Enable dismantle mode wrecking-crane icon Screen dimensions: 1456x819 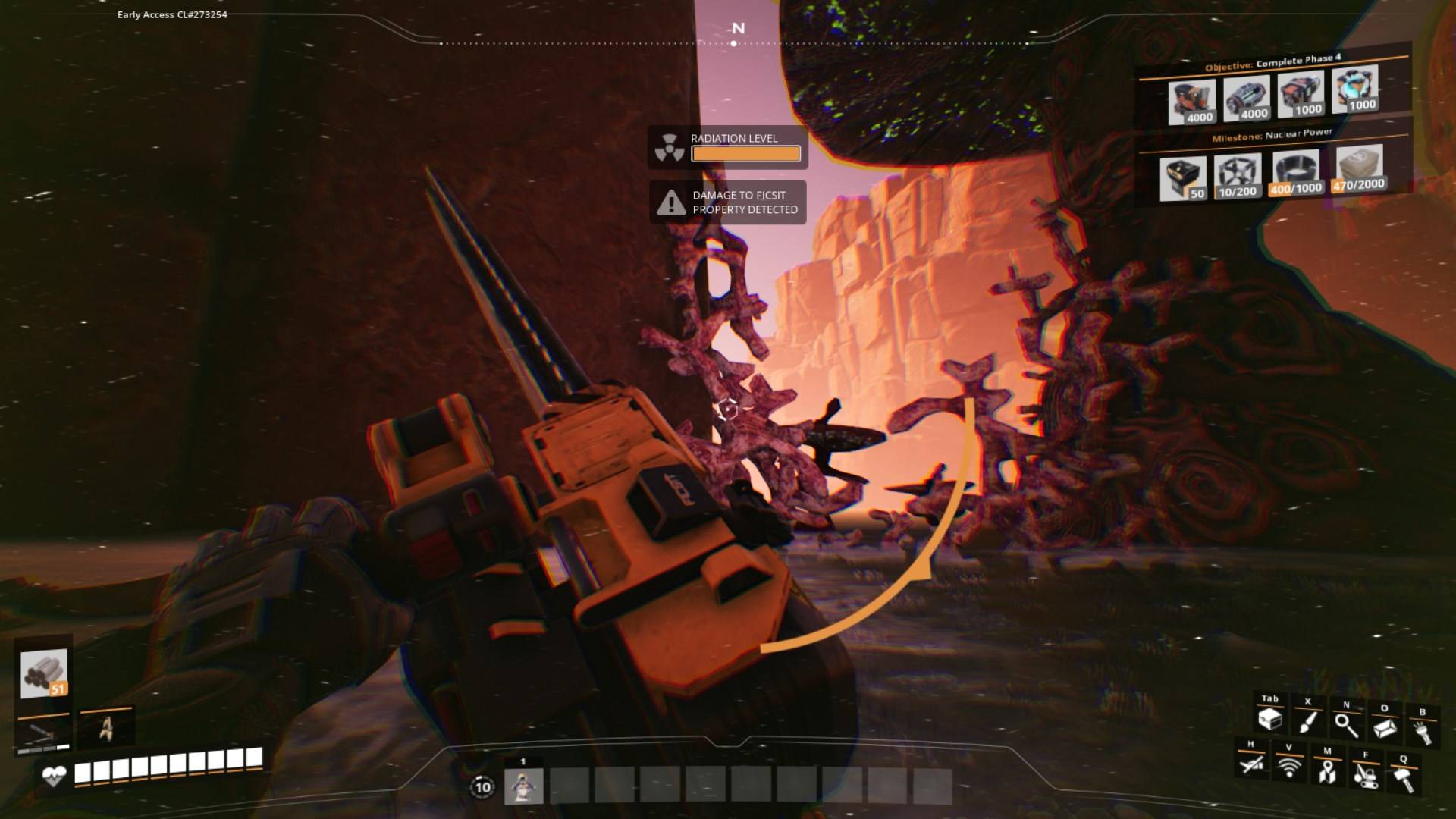click(1365, 774)
